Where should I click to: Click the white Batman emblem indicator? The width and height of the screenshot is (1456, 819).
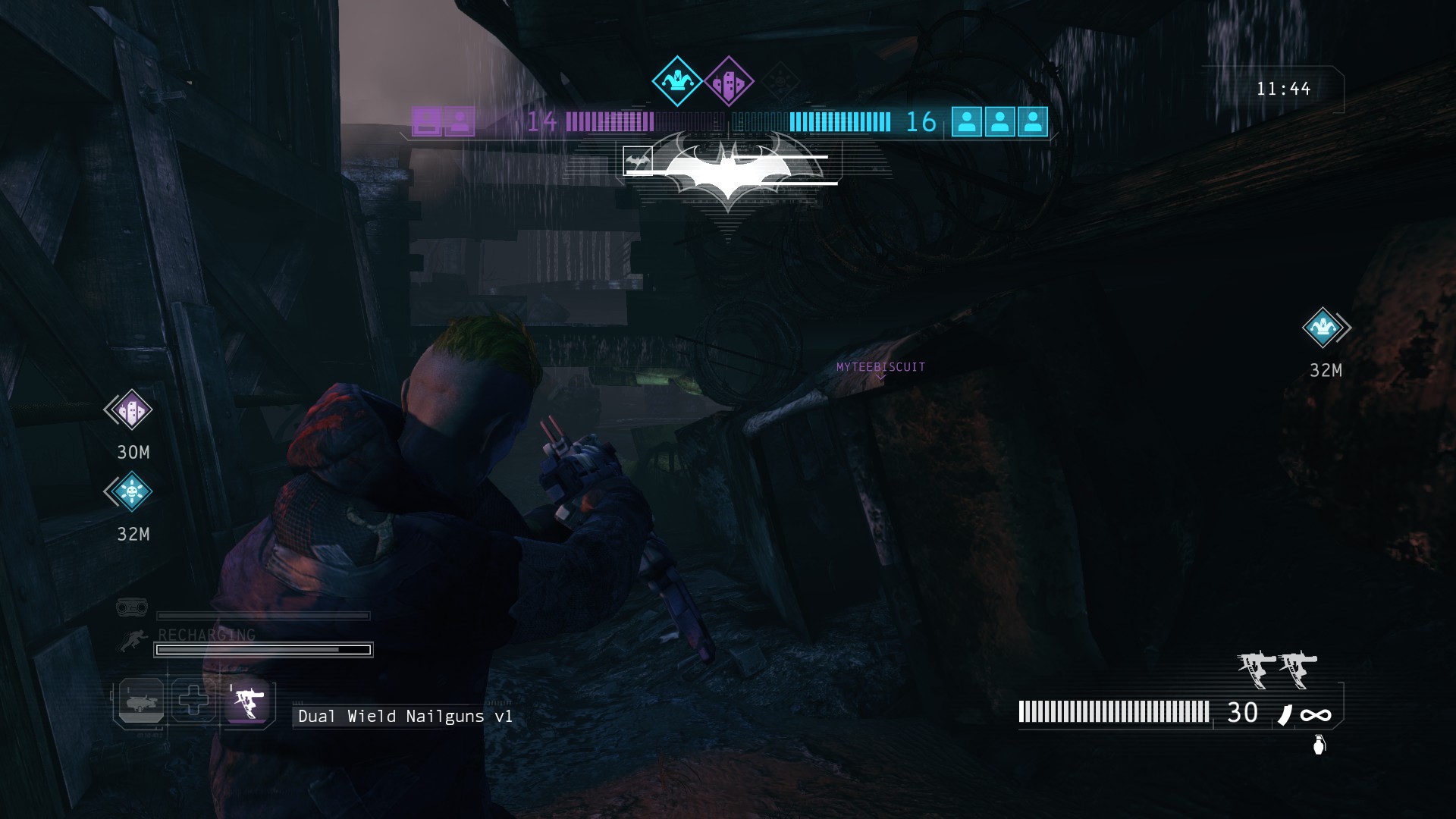pos(729,171)
